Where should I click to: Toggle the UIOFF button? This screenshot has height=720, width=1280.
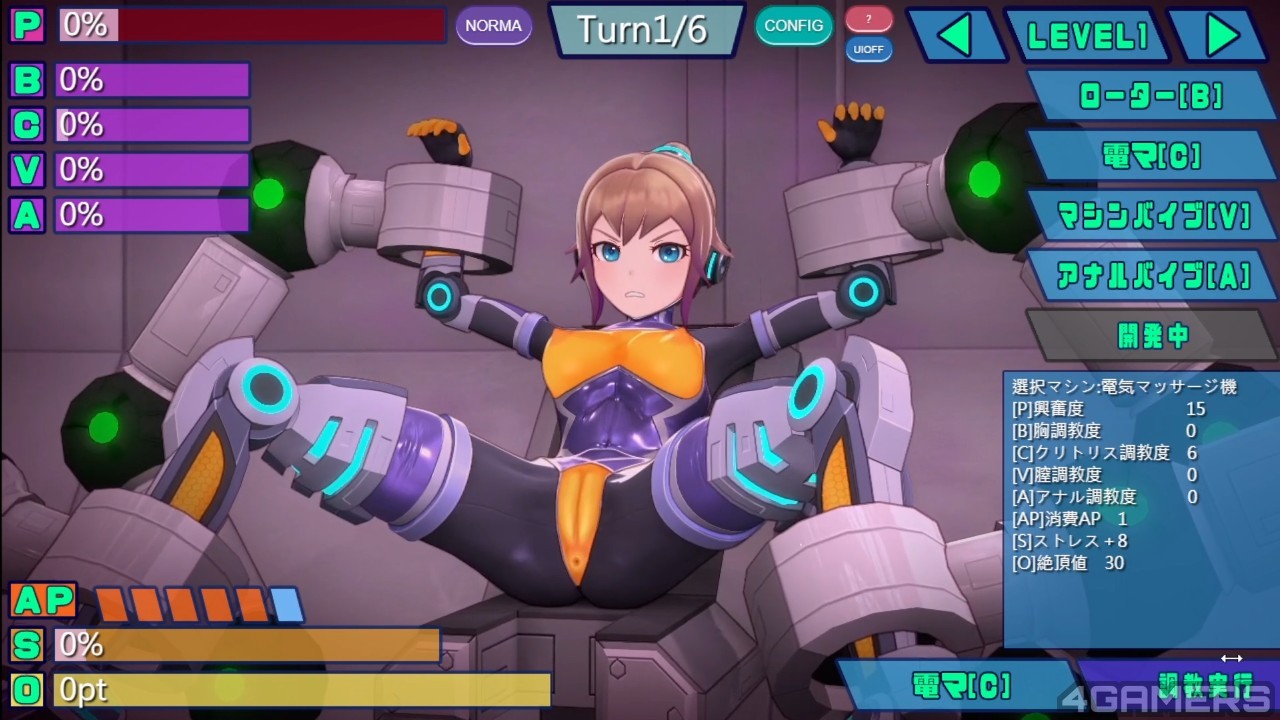coord(868,49)
